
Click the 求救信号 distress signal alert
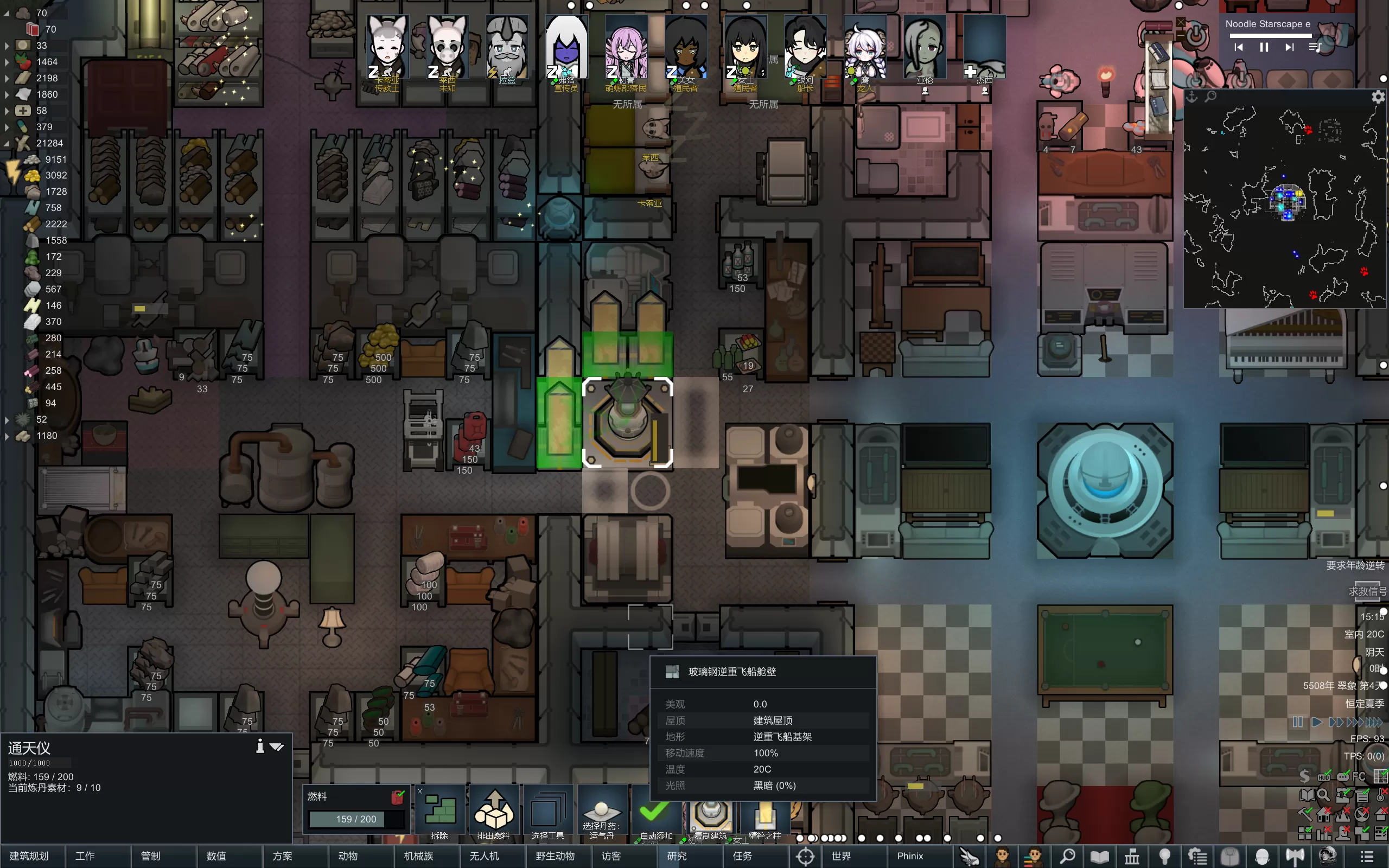1367,591
